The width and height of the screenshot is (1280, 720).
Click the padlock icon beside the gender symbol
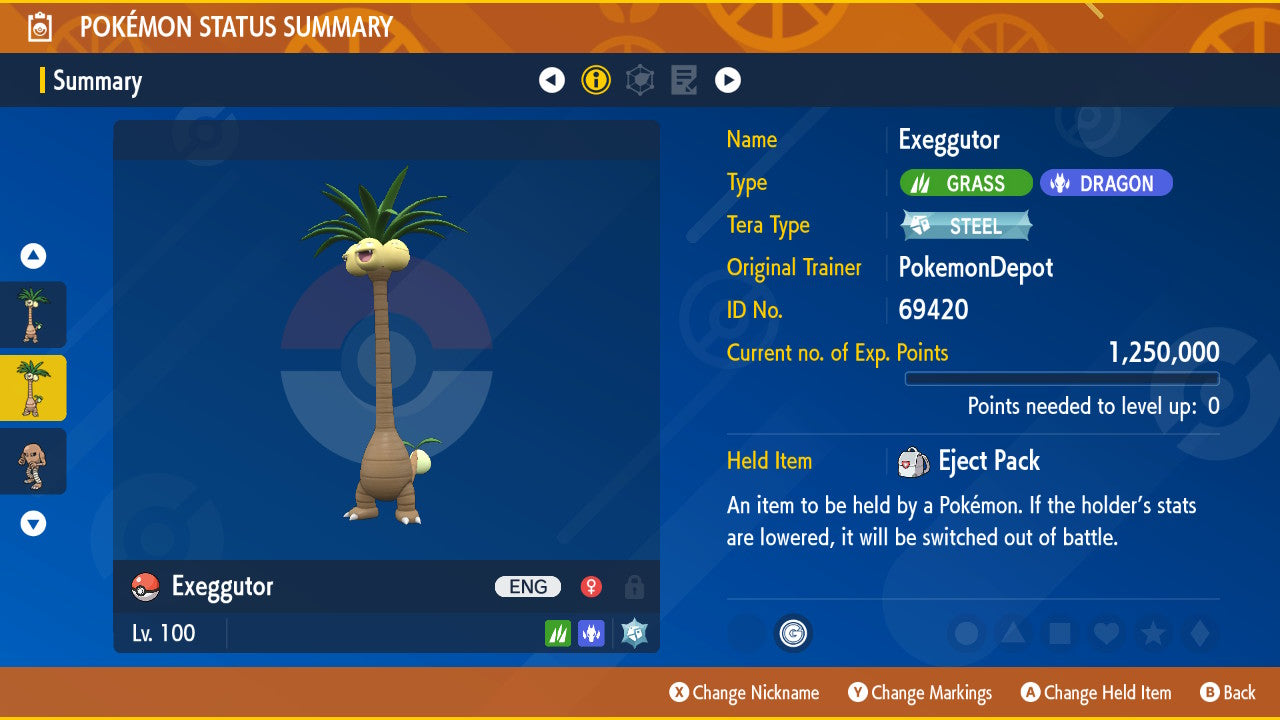[634, 587]
